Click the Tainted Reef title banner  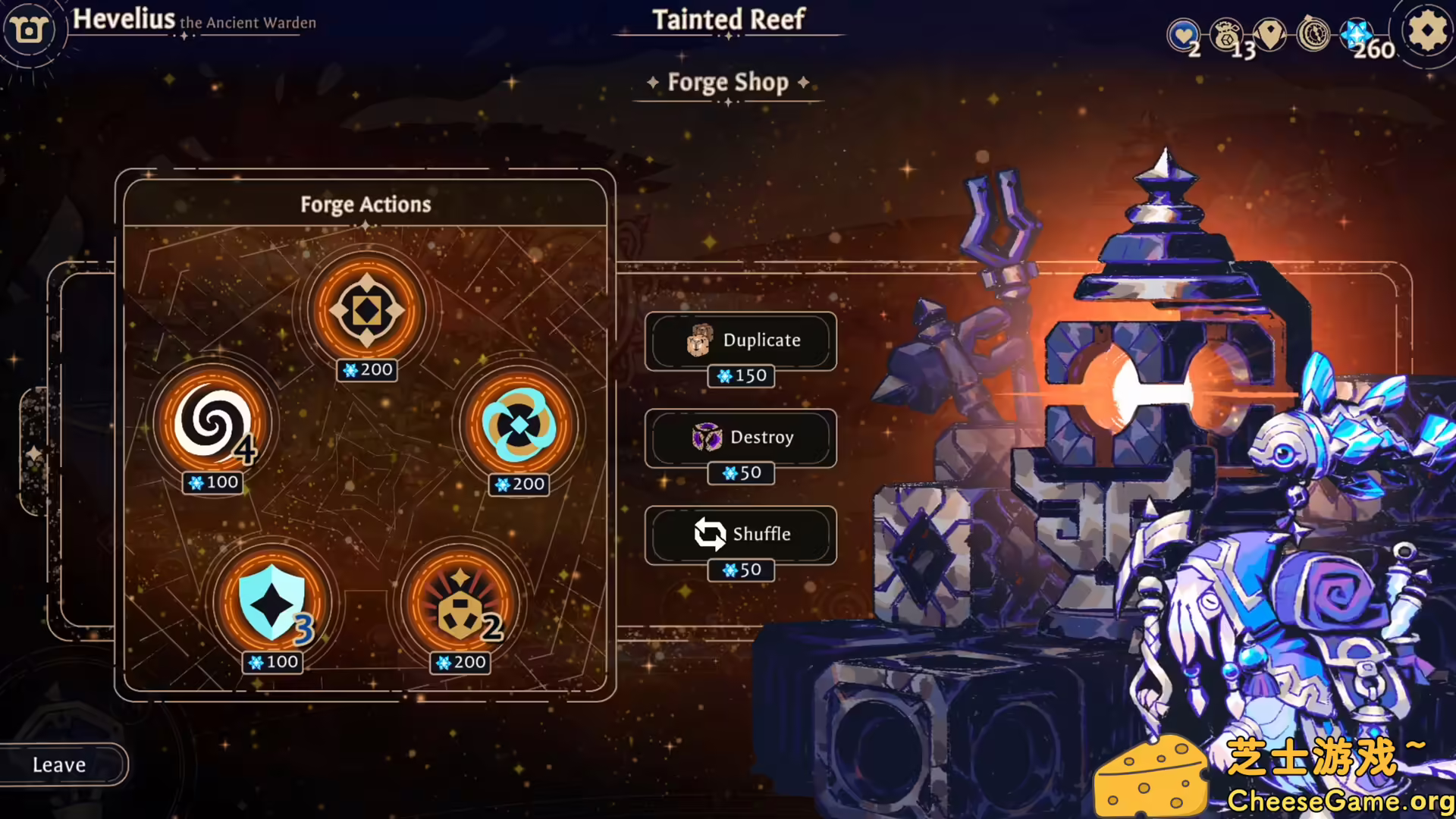pyautogui.click(x=727, y=20)
